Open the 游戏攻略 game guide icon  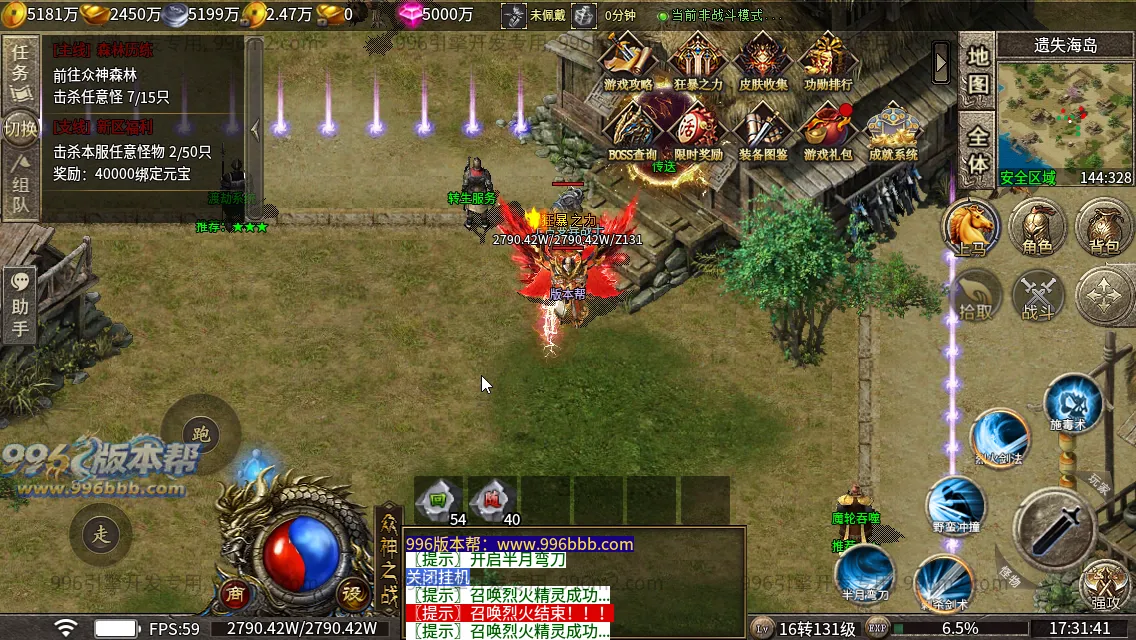[x=628, y=60]
